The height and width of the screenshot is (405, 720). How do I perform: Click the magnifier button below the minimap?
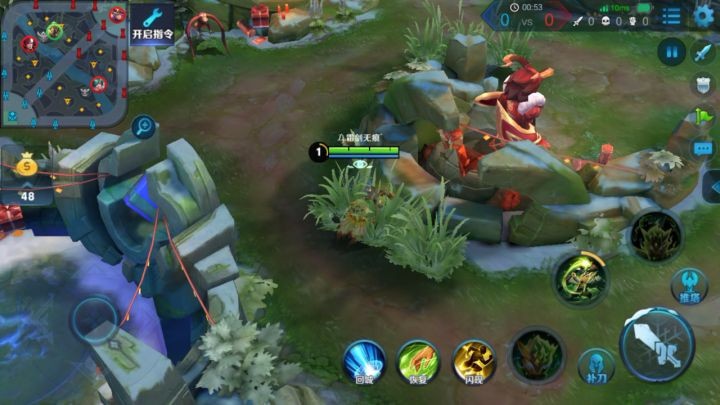[x=143, y=126]
